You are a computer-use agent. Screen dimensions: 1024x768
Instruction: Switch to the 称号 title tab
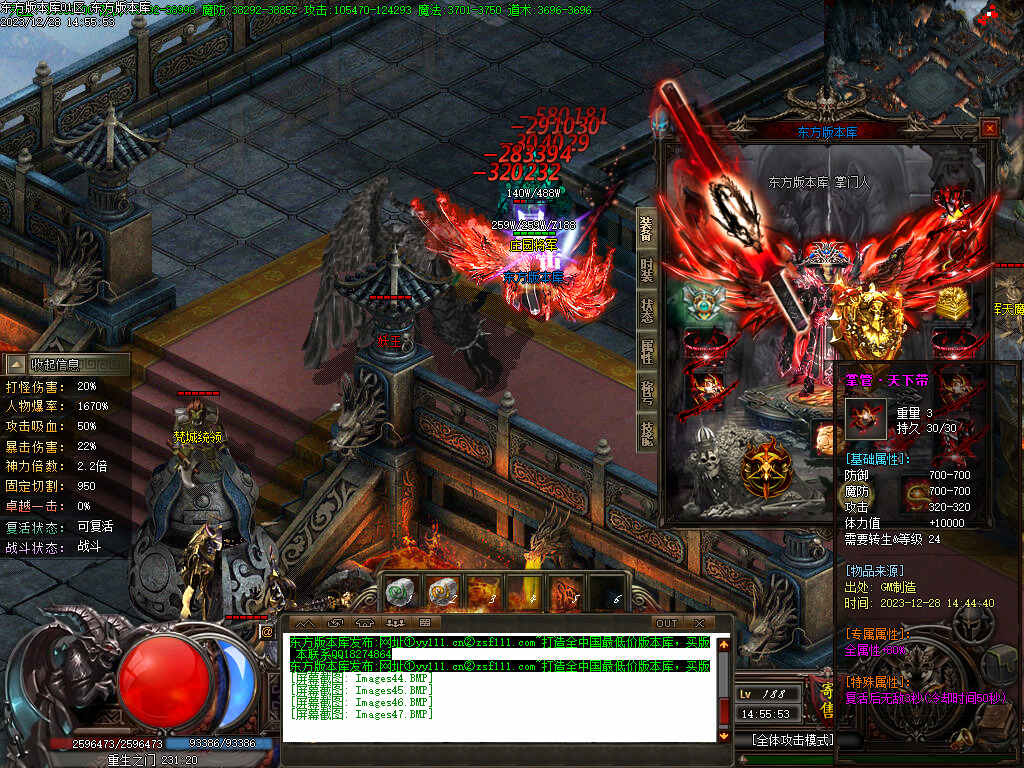tap(647, 391)
